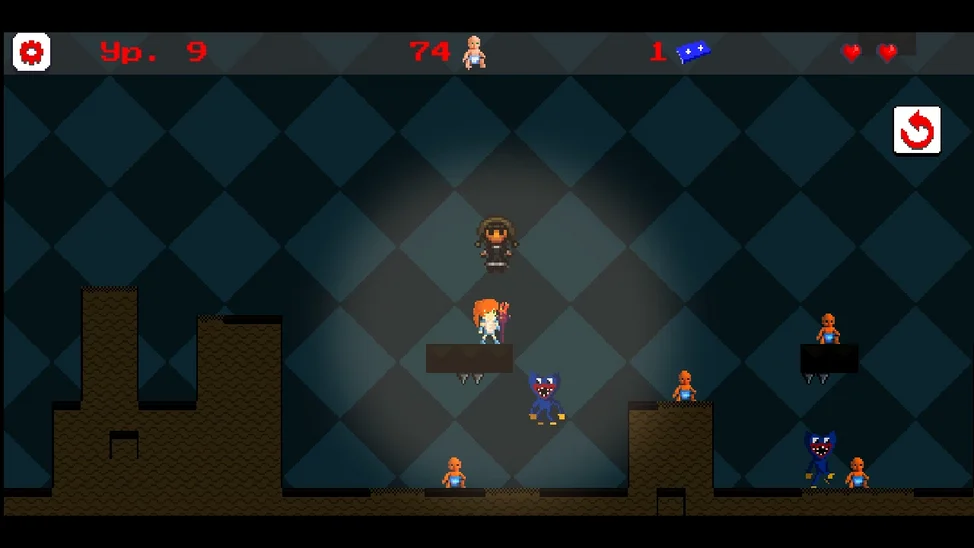974x548 pixels.
Task: Open settings with the red gear button
Action: (32, 52)
